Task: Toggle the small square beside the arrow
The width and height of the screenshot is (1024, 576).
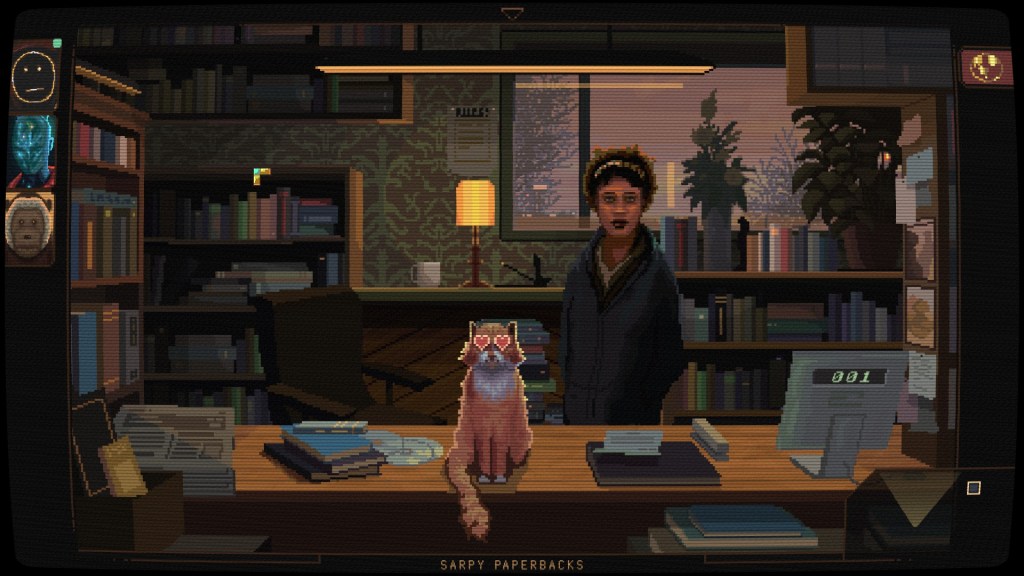Action: (973, 488)
